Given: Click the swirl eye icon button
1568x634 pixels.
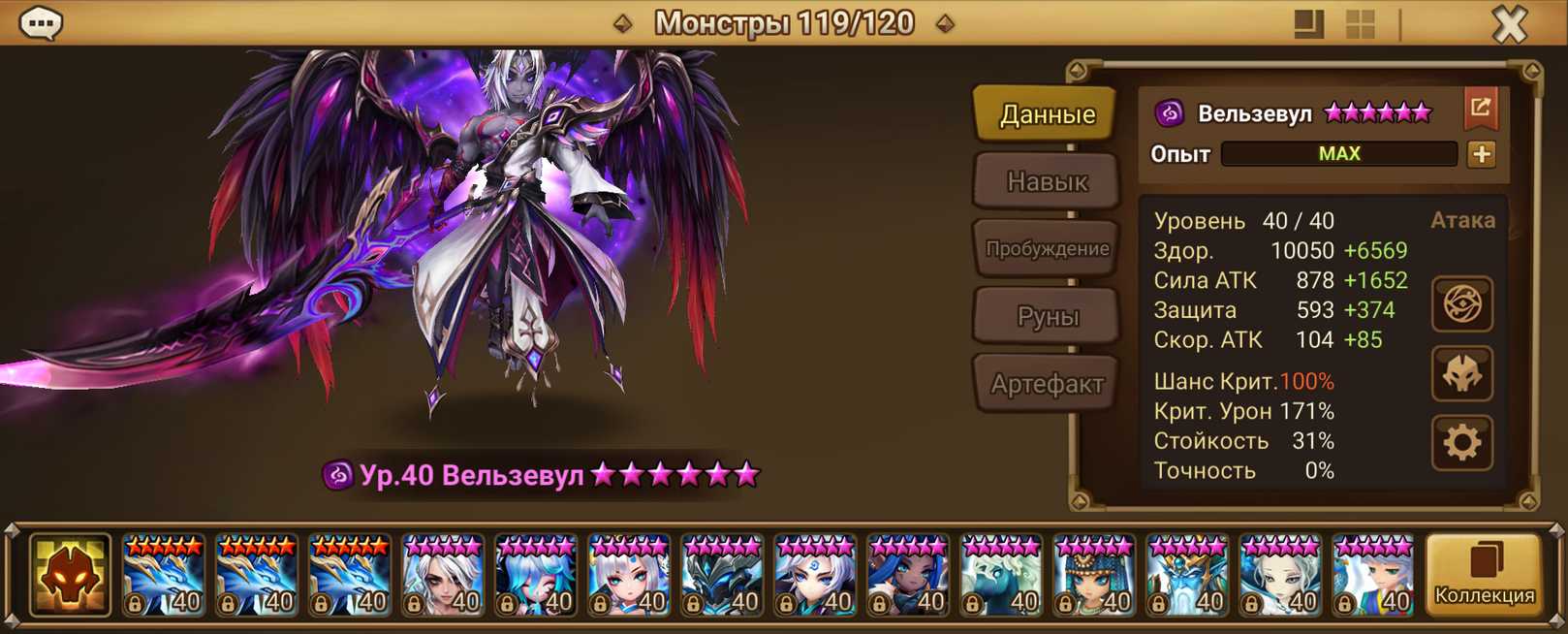Looking at the screenshot, I should [1461, 304].
